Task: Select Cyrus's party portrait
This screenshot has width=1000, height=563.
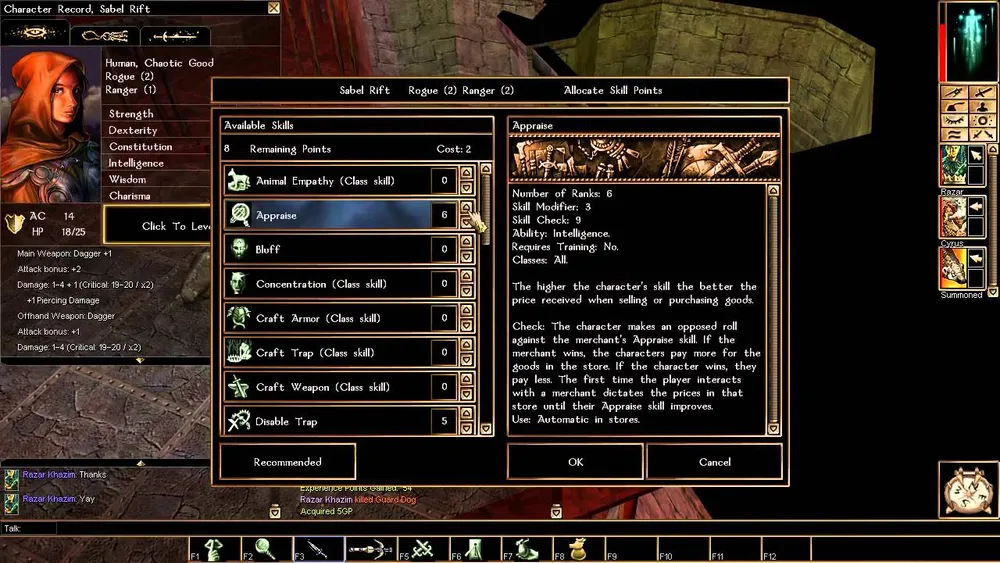Action: (x=952, y=216)
